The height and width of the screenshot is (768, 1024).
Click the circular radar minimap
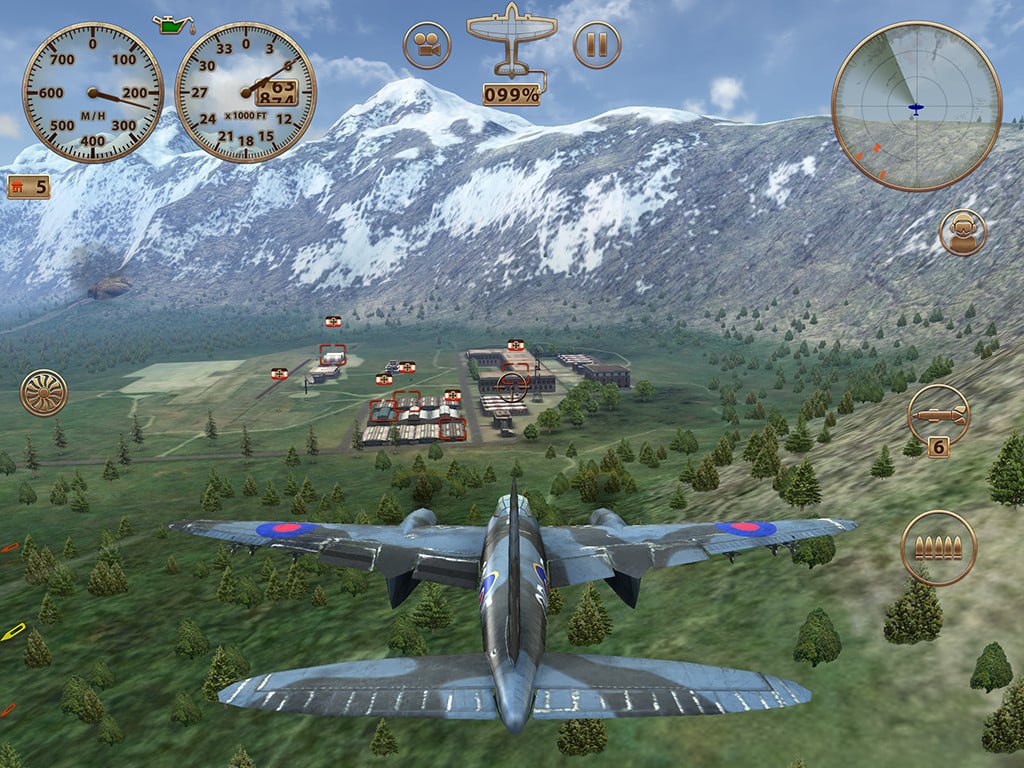[x=916, y=106]
